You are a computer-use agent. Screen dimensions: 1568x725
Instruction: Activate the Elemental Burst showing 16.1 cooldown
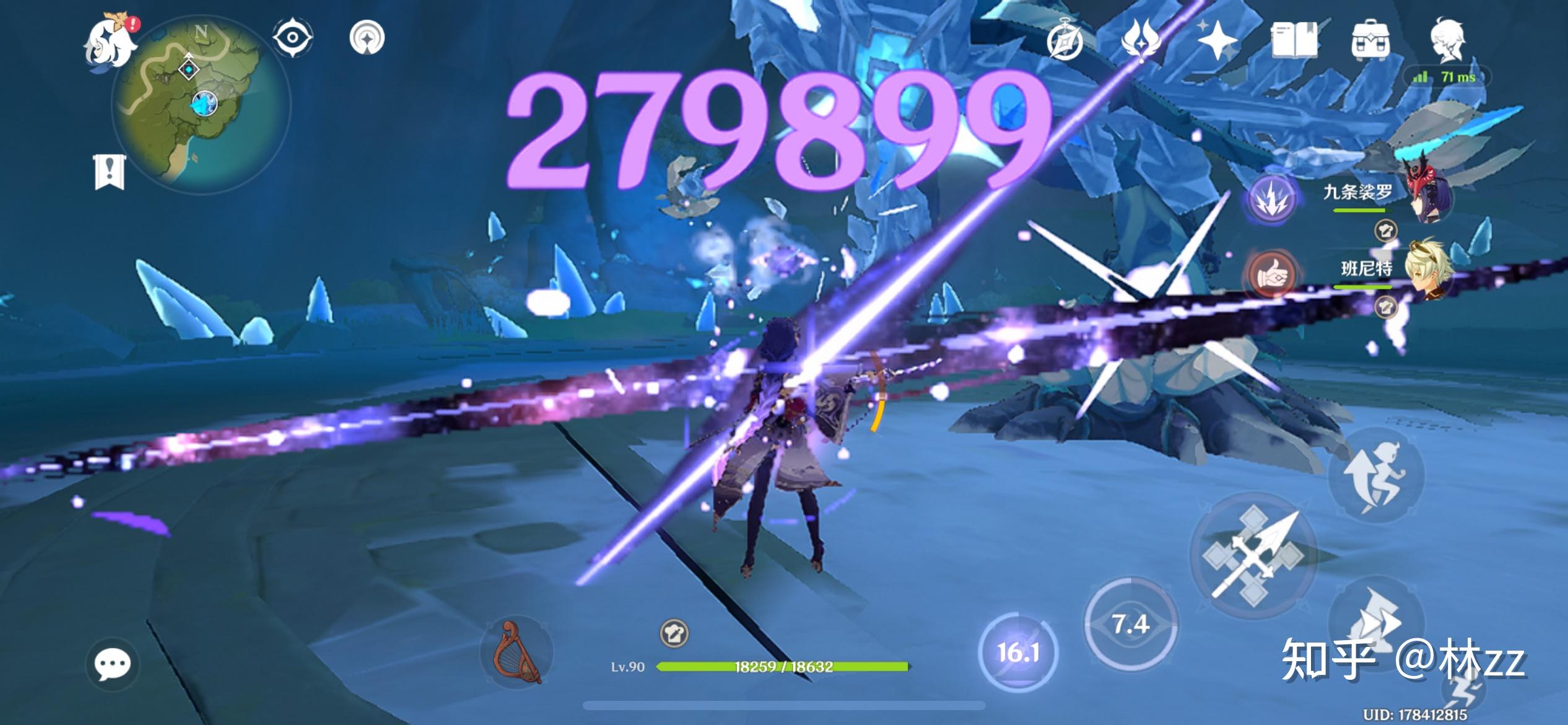pyautogui.click(x=1017, y=652)
